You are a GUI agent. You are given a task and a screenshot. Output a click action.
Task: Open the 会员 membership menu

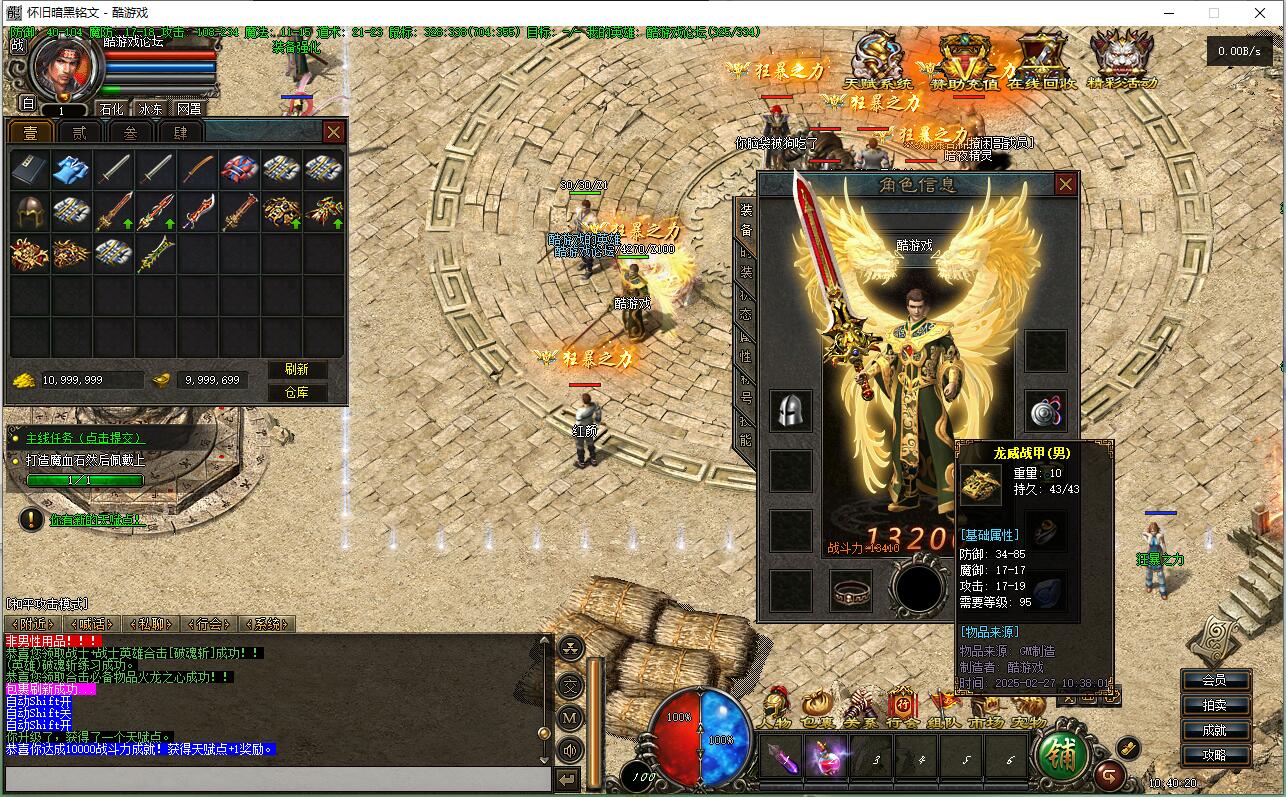pyautogui.click(x=1214, y=680)
